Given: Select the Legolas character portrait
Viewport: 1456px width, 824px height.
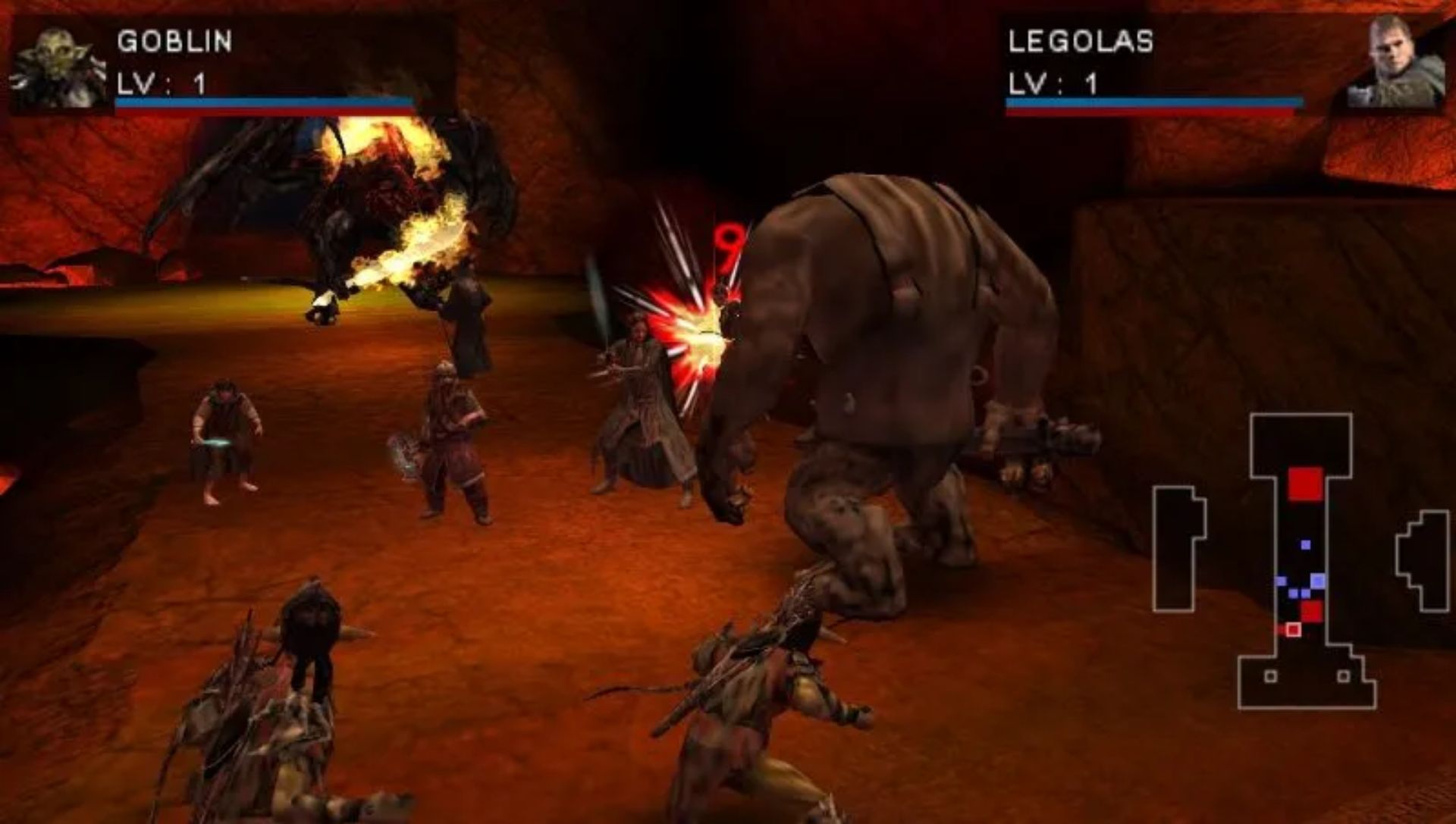Looking at the screenshot, I should [x=1394, y=64].
